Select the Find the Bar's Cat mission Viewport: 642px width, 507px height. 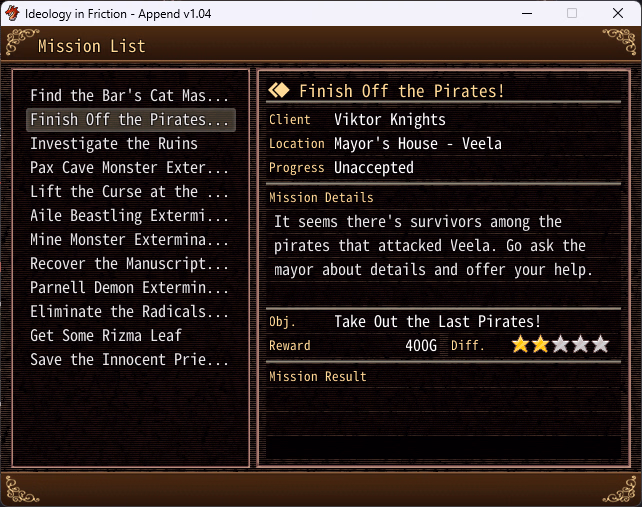click(130, 96)
